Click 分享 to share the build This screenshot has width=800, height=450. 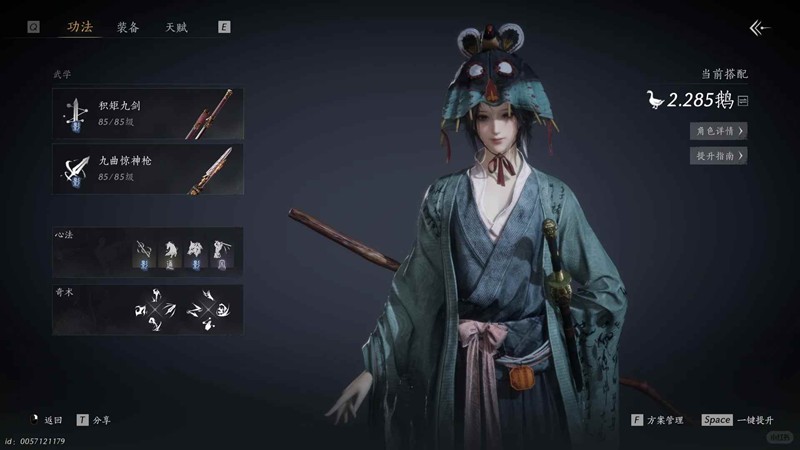click(95, 421)
